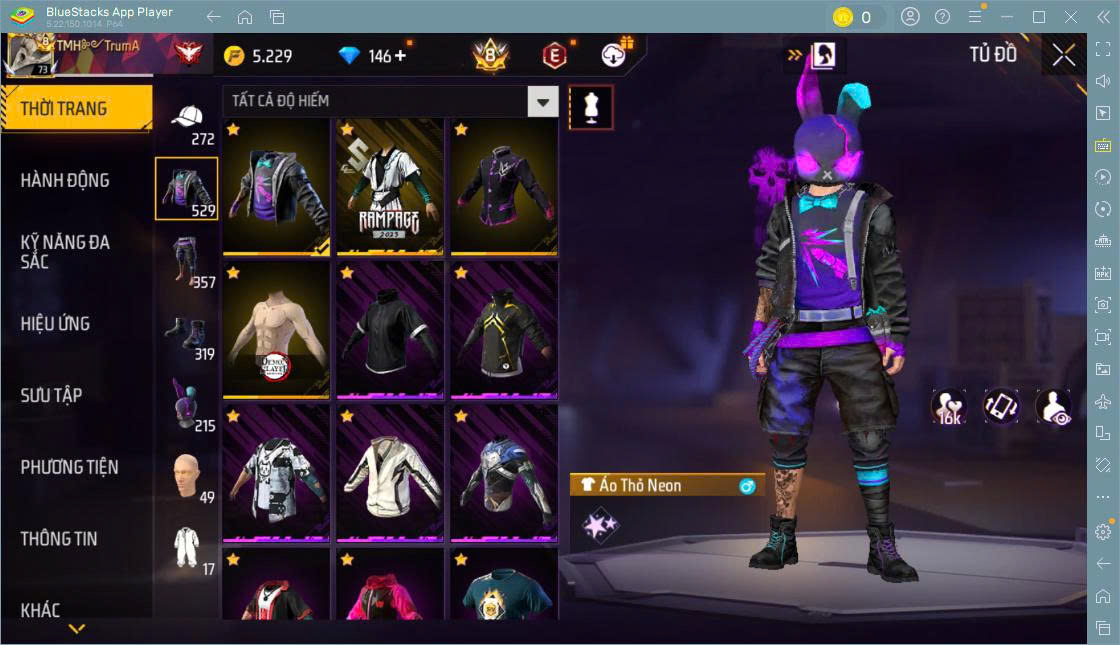Choose the shirtless Demon Slayer top

(276, 330)
